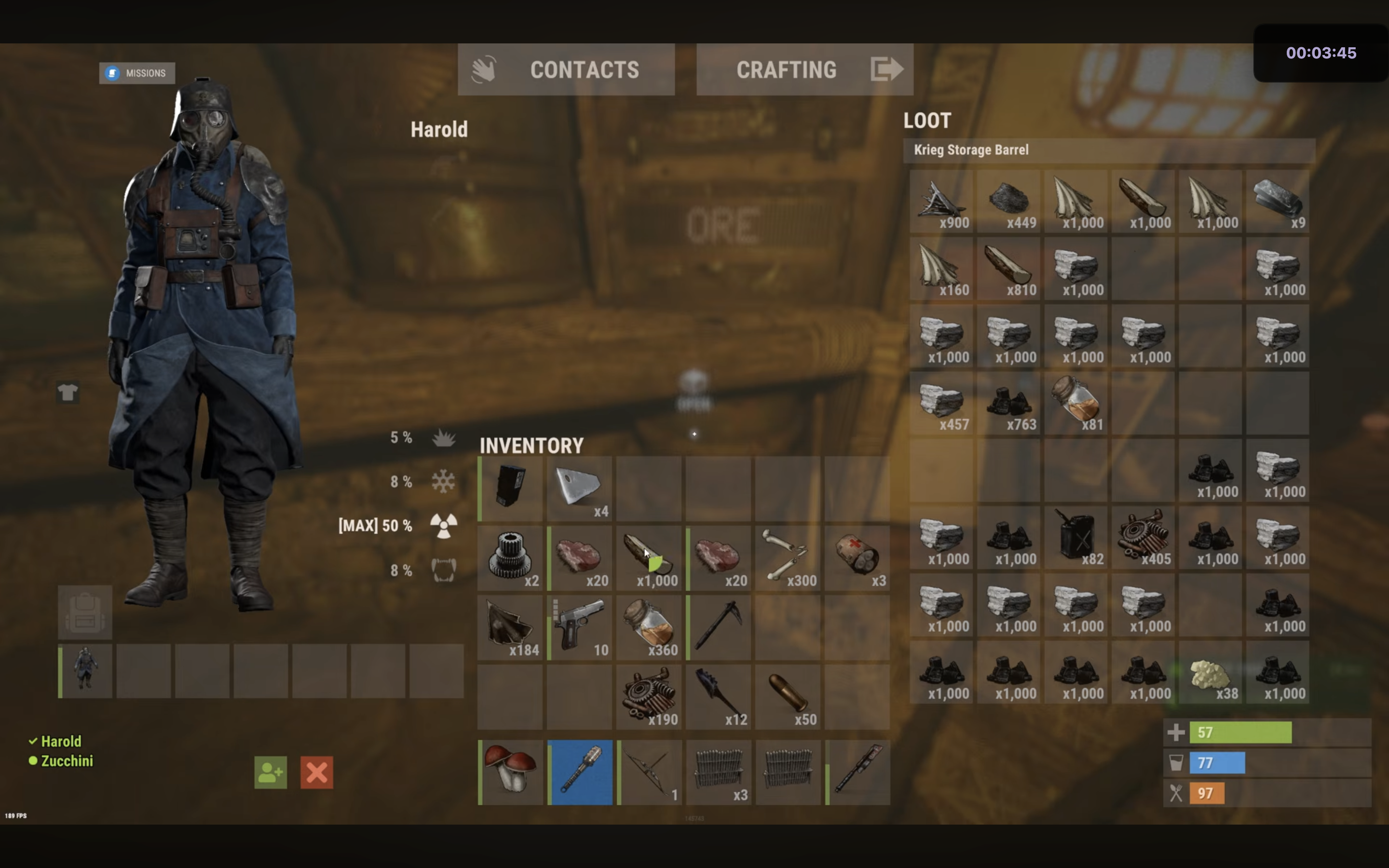Click the red X leave-team button
The height and width of the screenshot is (868, 1389).
coord(316,773)
